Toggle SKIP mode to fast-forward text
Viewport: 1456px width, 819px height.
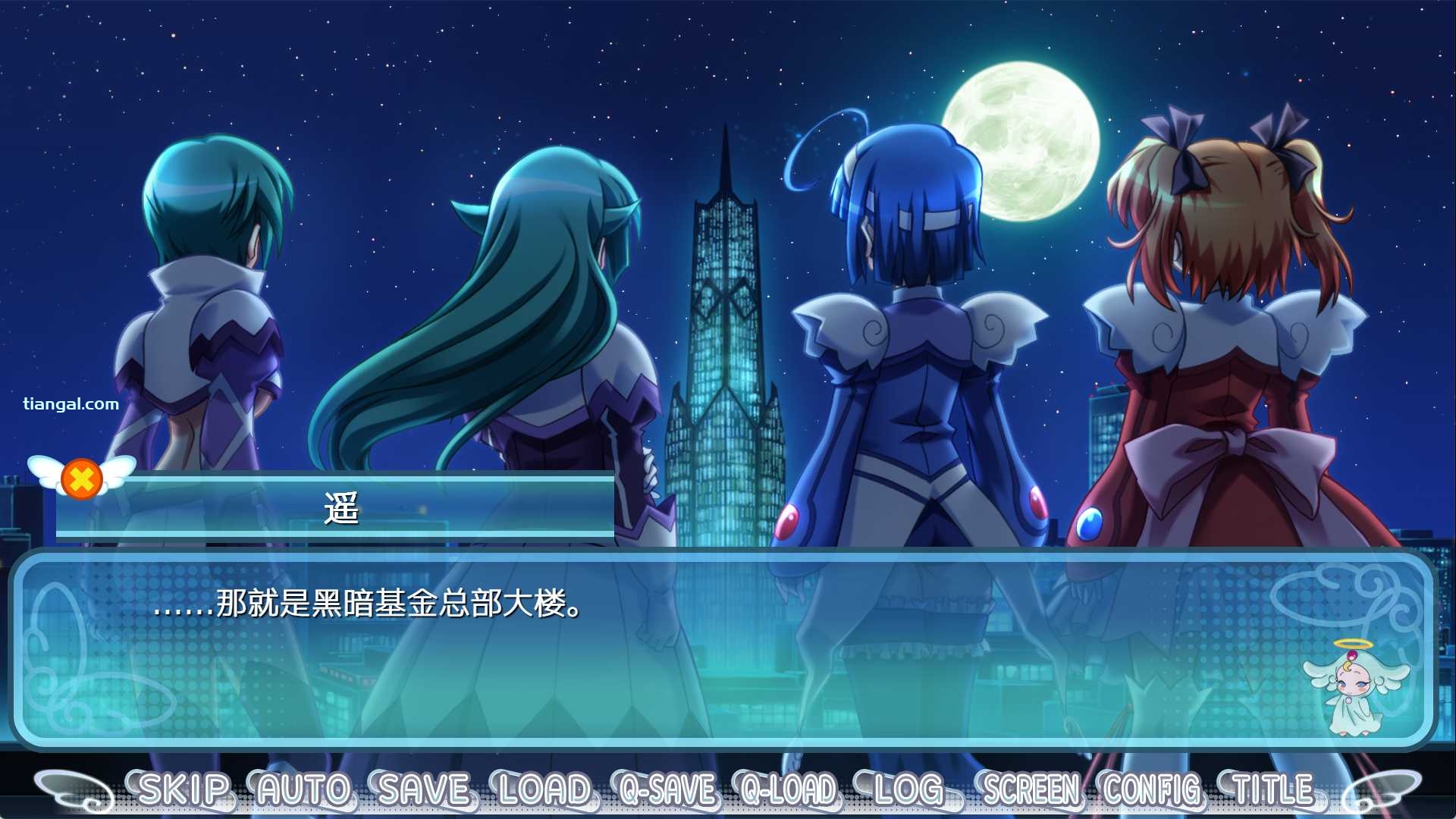tap(184, 789)
